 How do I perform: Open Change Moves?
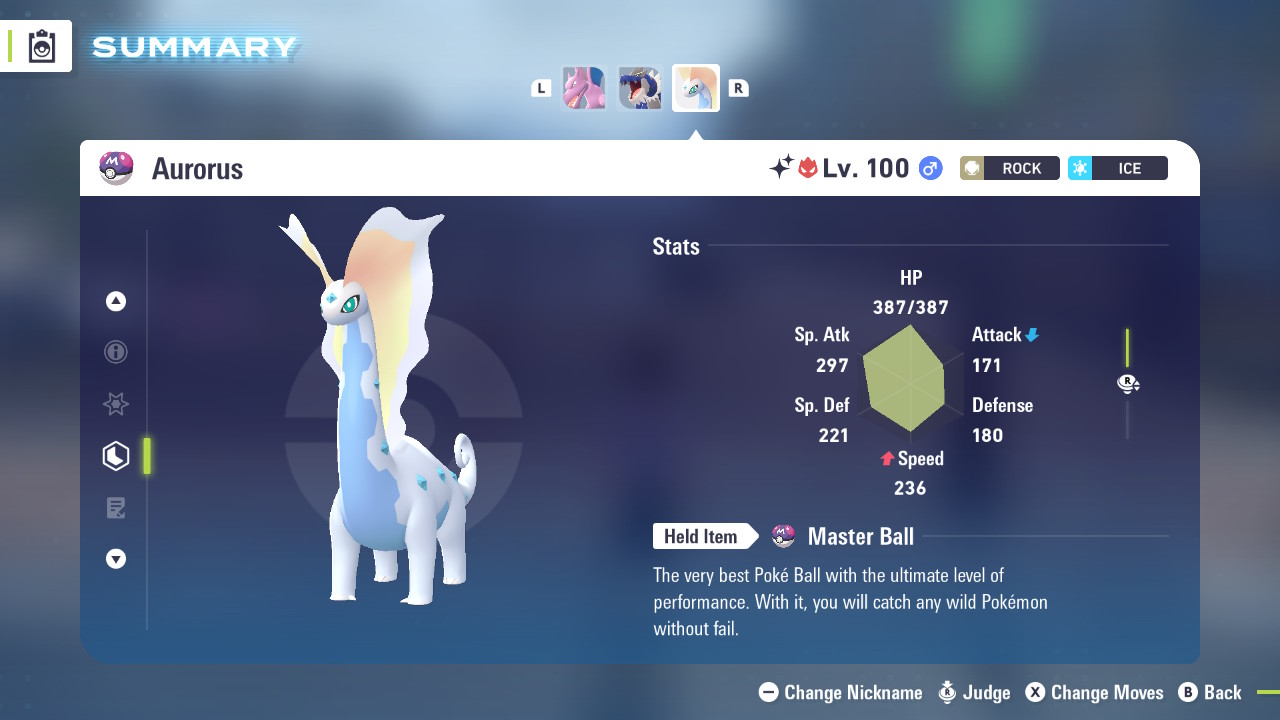coord(1094,692)
